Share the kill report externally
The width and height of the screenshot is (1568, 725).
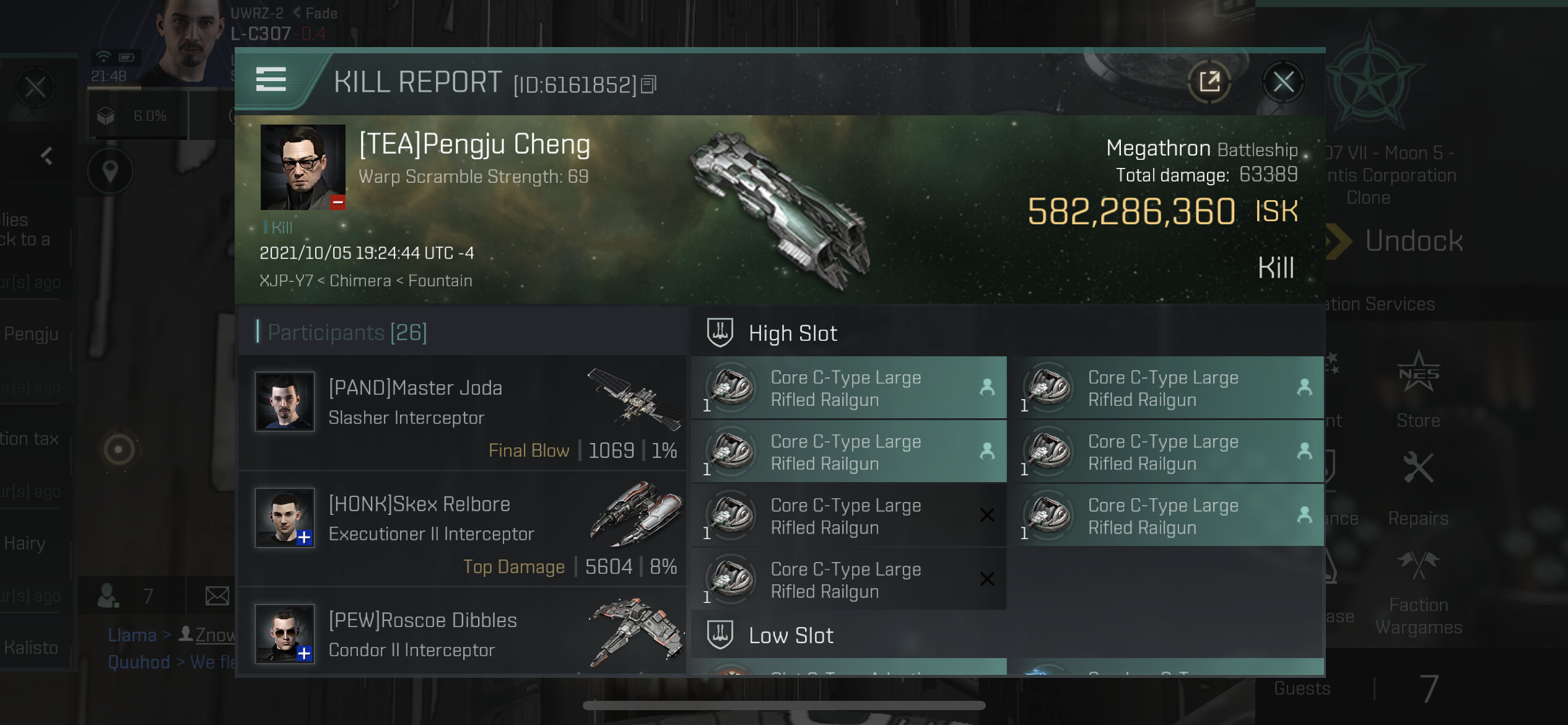click(1209, 82)
